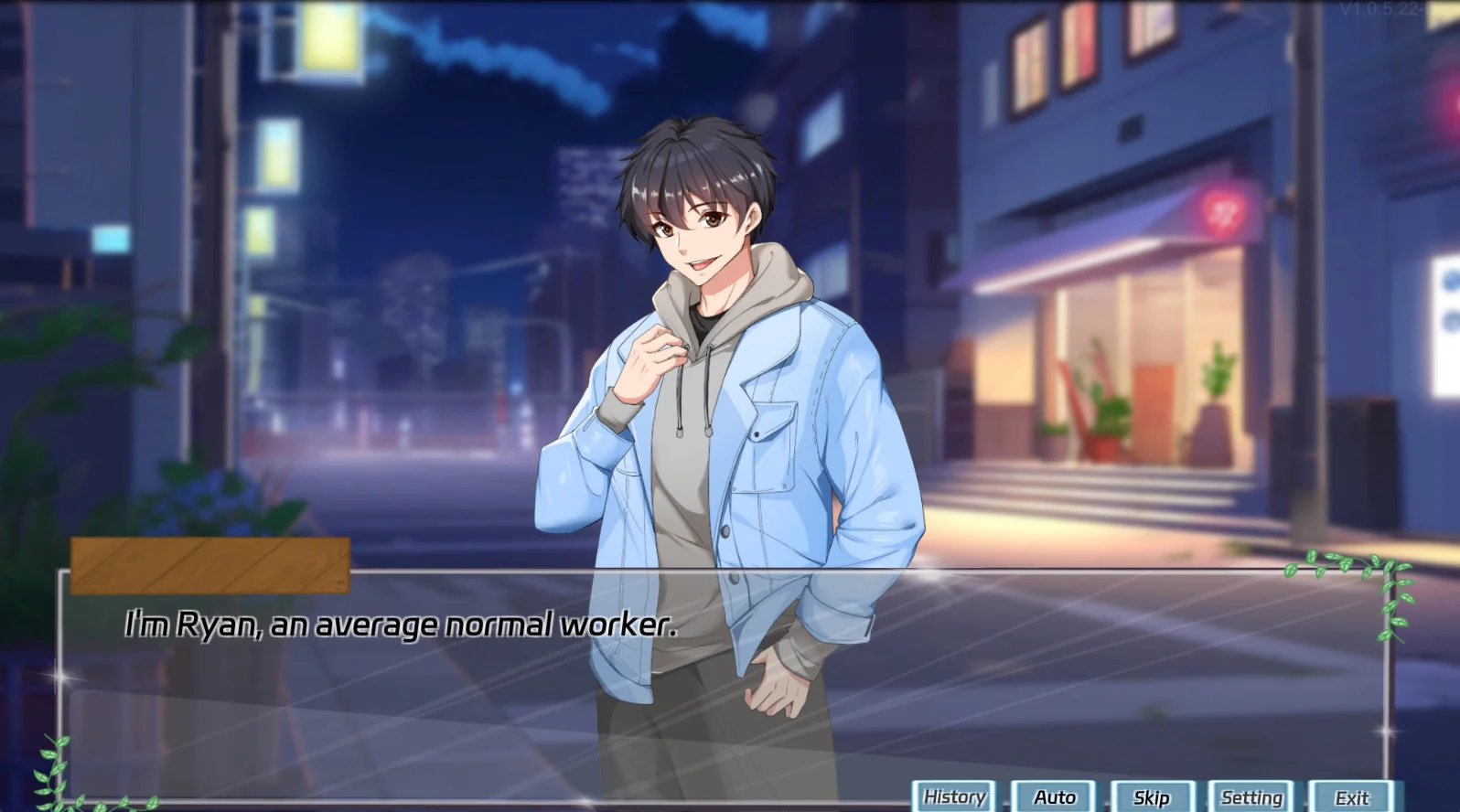Image resolution: width=1460 pixels, height=812 pixels.
Task: Exit the game
Action: tap(1351, 797)
